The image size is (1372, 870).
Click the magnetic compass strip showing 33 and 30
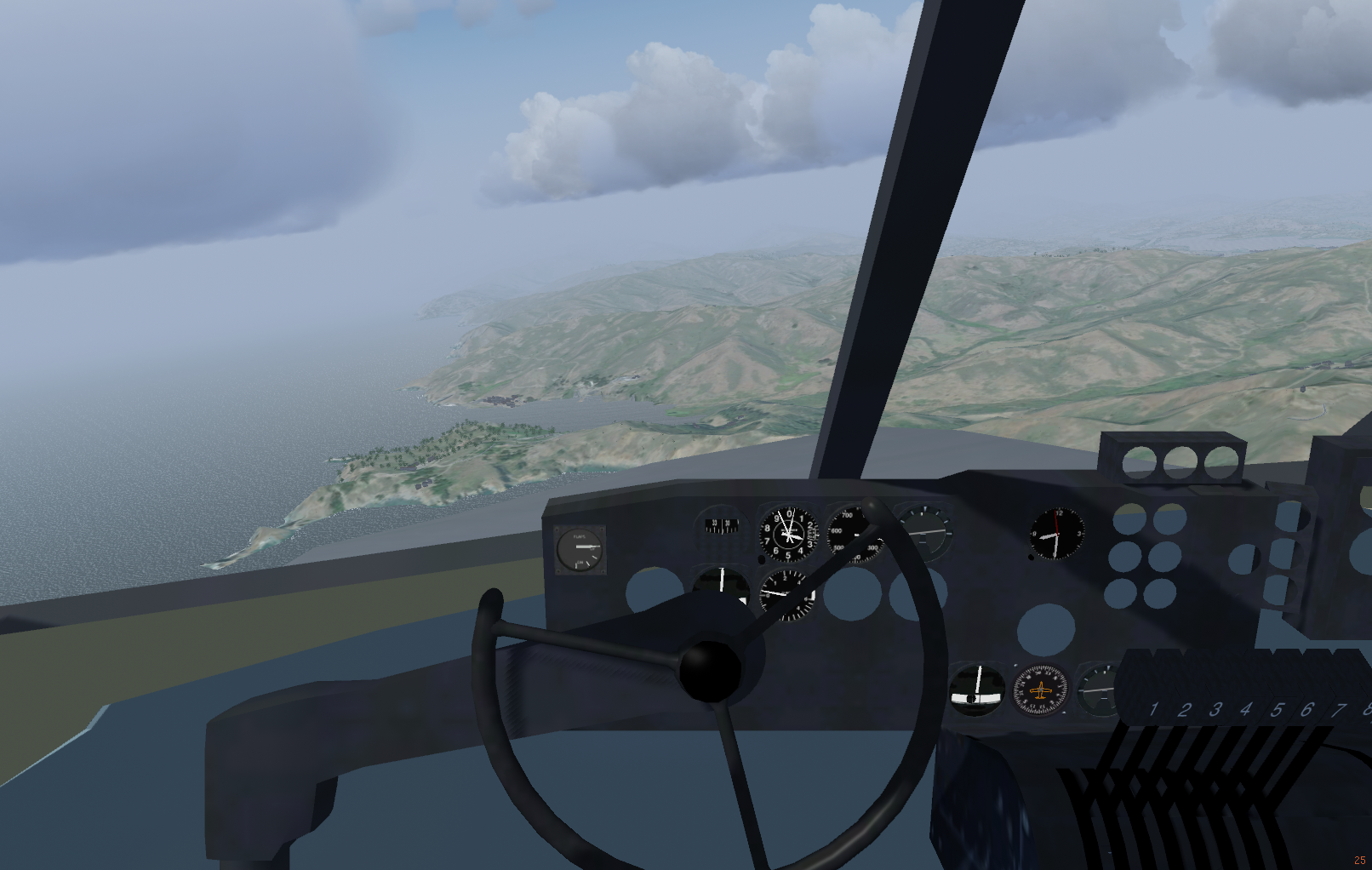(721, 525)
